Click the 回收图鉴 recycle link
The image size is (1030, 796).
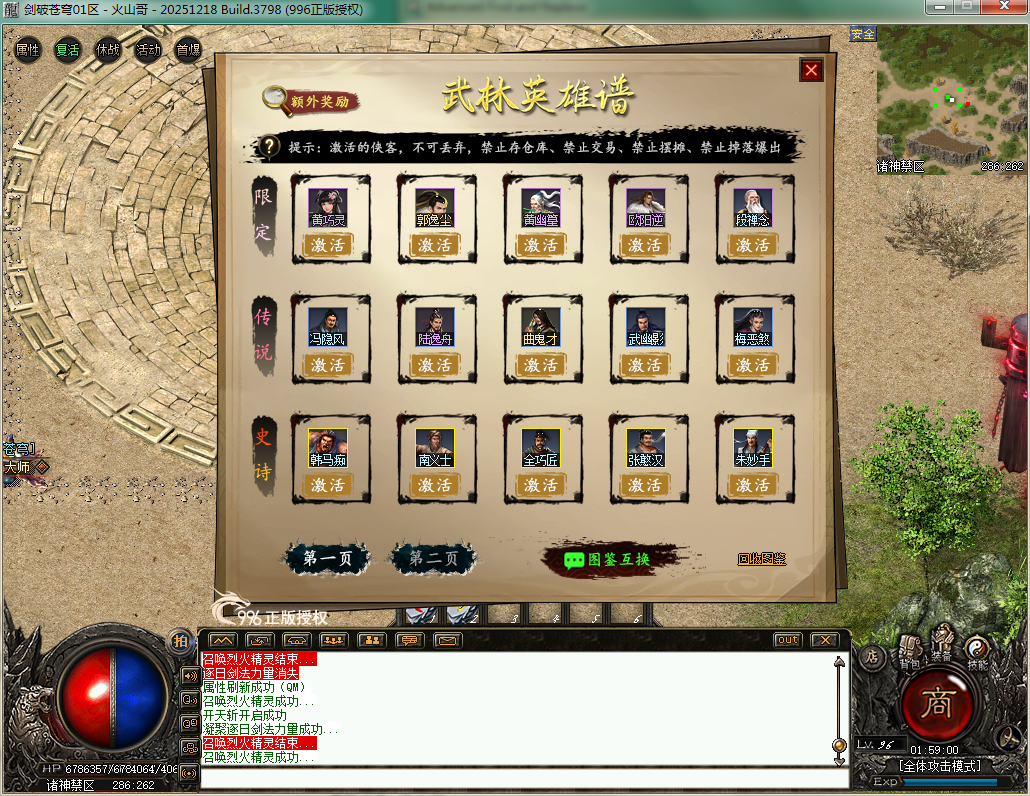762,559
